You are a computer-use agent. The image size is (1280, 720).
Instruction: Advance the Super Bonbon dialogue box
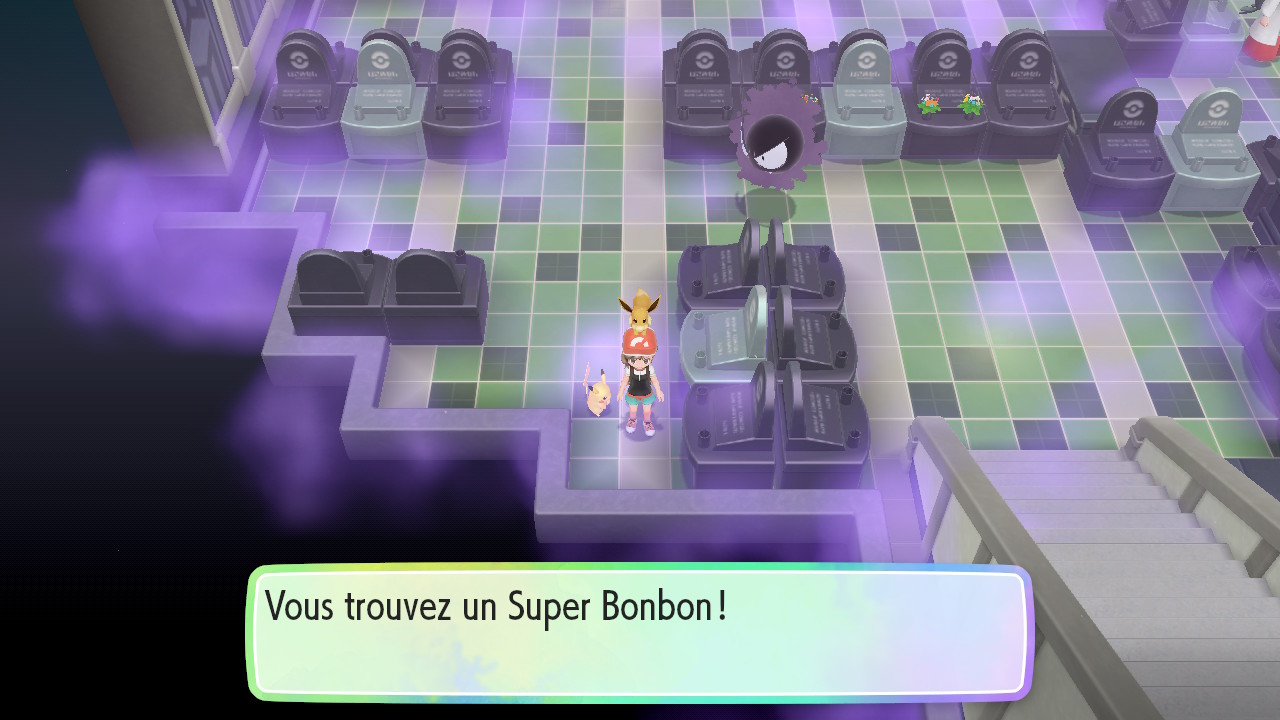(640, 632)
